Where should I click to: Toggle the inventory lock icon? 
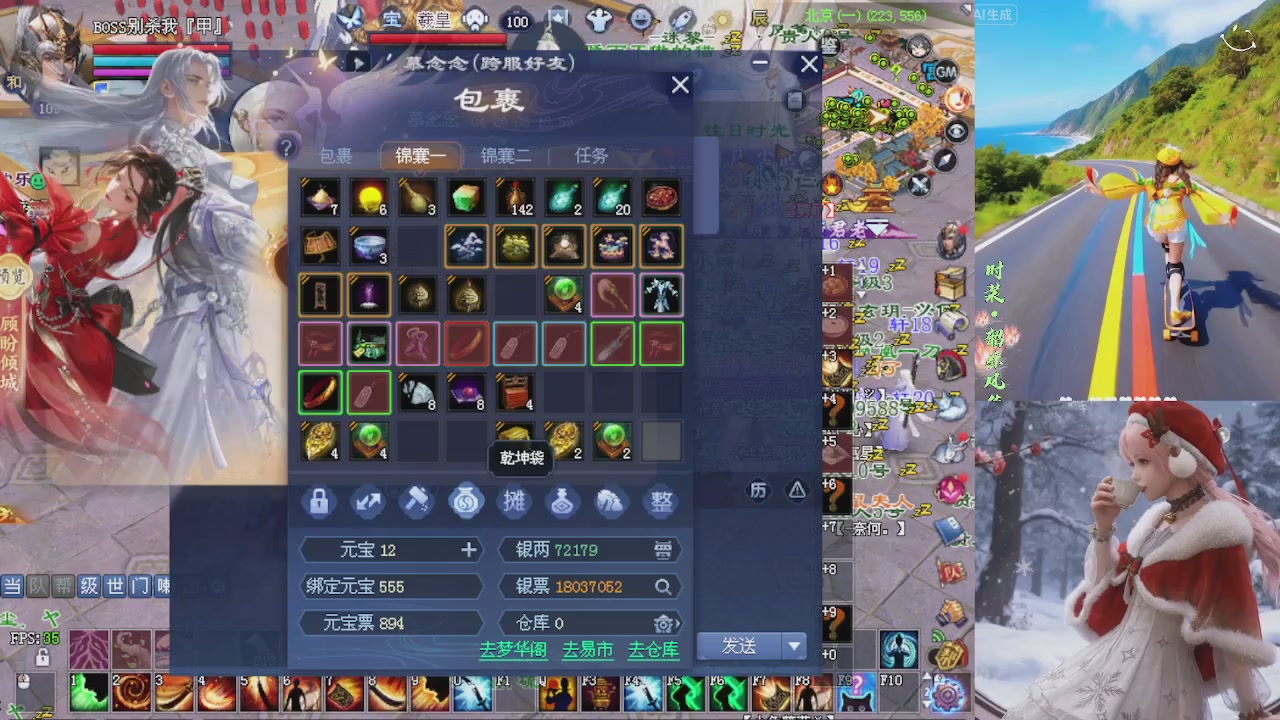tap(319, 502)
